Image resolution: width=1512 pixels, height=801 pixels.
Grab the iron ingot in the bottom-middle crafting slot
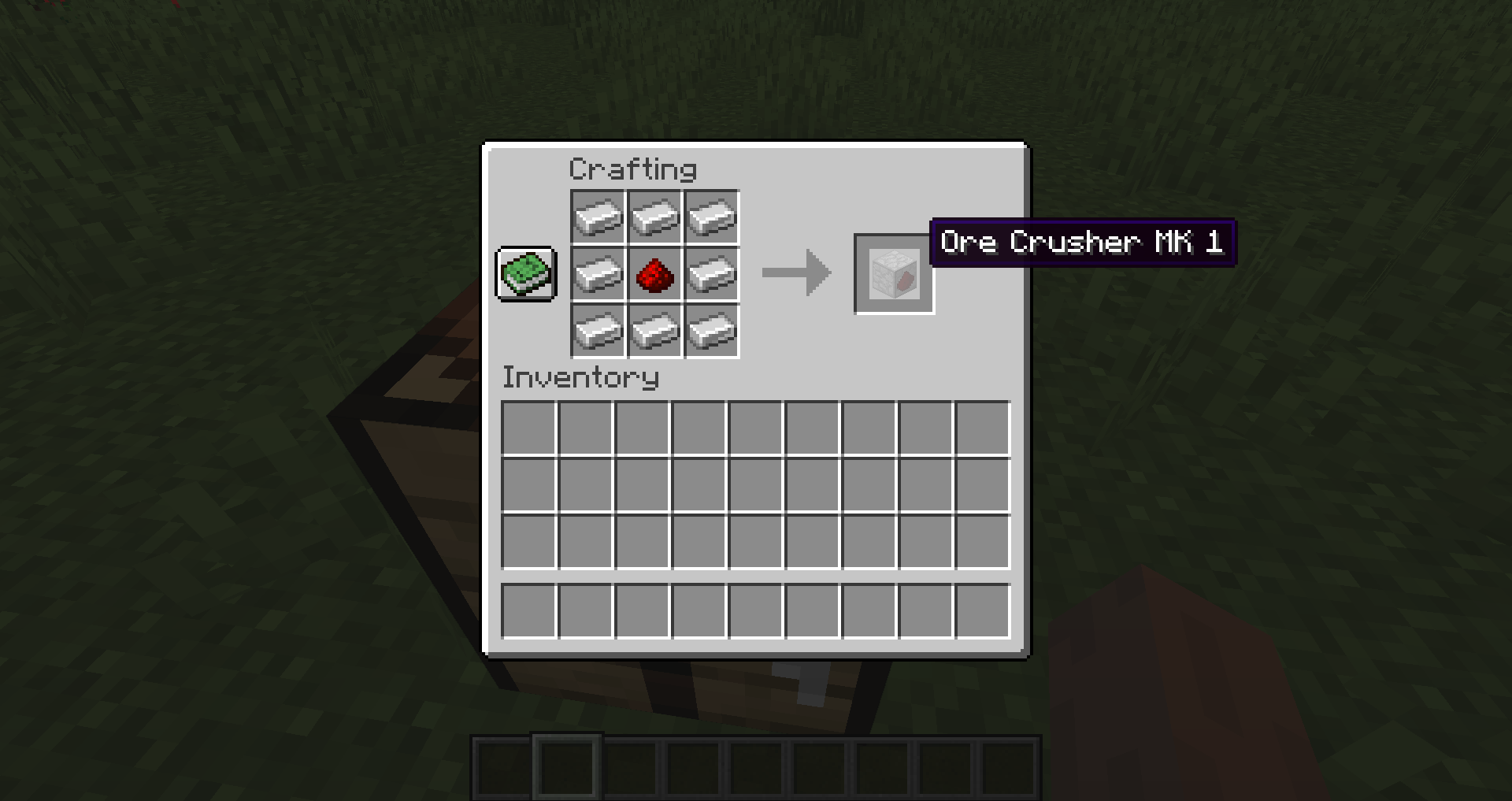[x=654, y=331]
